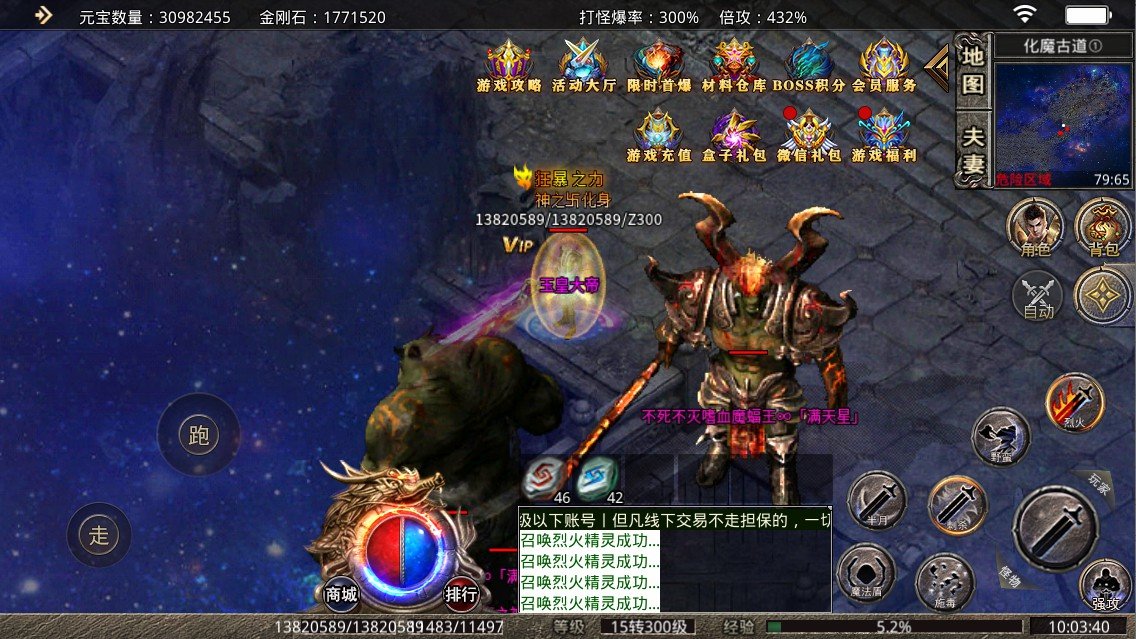Viewport: 1136px width, 639px height.
Task: Switch to the 地图 map tab
Action: click(972, 70)
